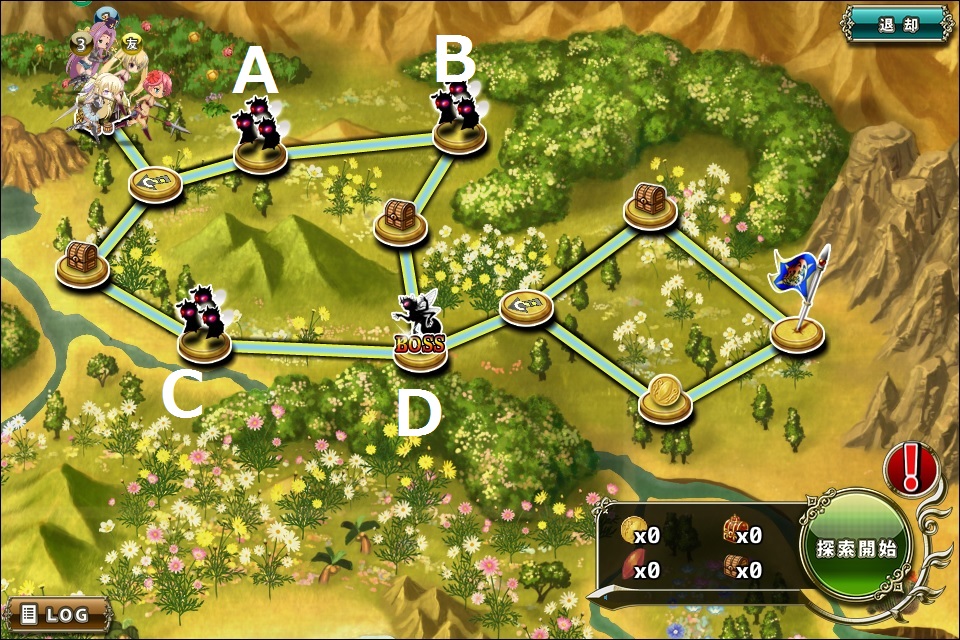This screenshot has height=640, width=960.
Task: Select the gold coin map node
Action: 665,398
